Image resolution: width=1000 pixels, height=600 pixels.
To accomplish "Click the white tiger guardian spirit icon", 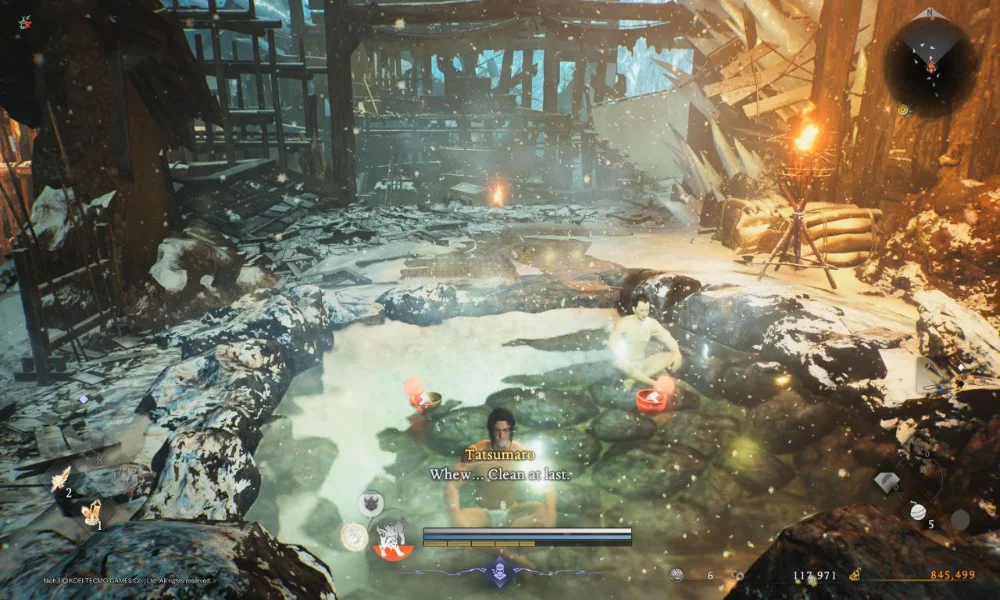I will pos(391,538).
